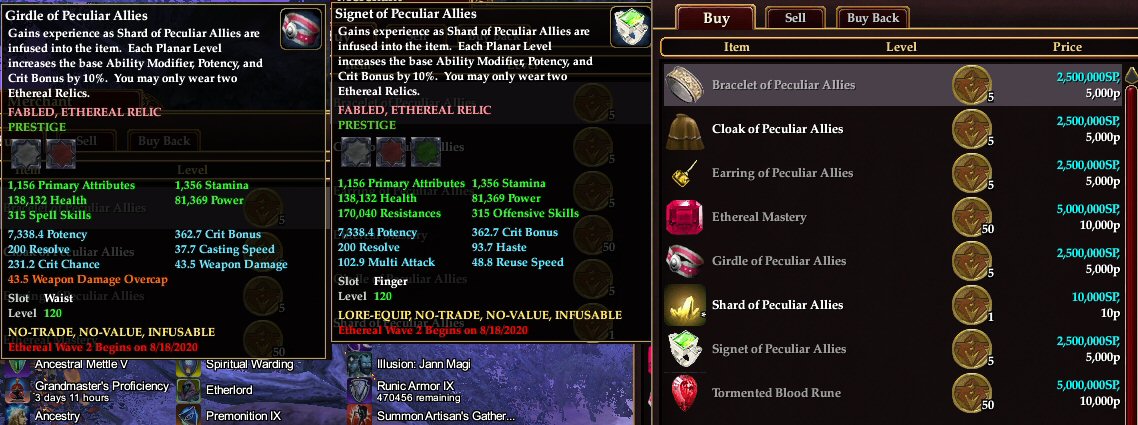Pick the Signet of Peculiar Allies

(x=778, y=348)
